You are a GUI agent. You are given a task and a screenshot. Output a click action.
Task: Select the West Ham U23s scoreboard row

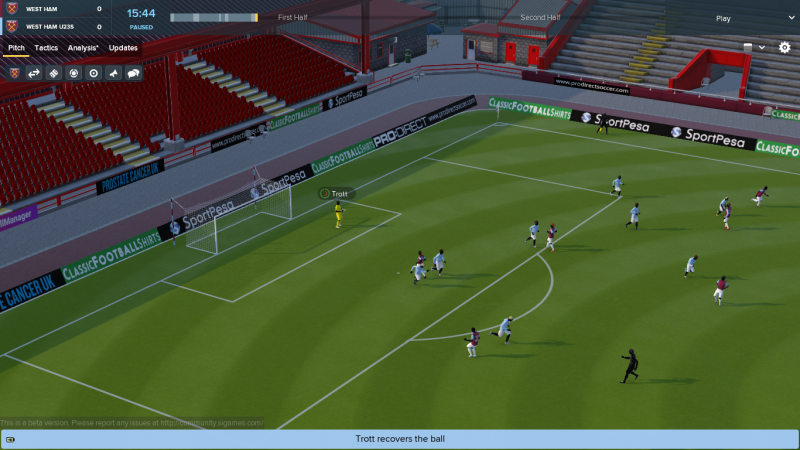(x=58, y=27)
